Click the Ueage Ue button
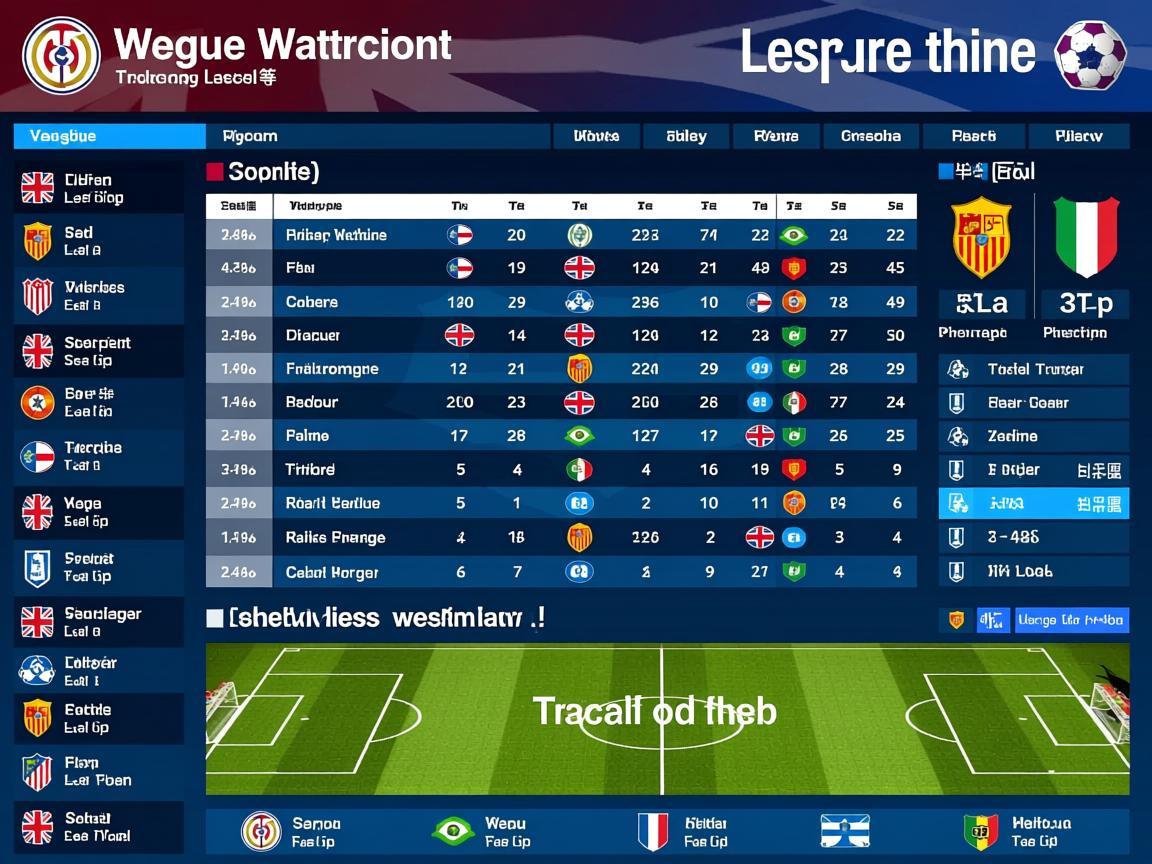This screenshot has width=1152, height=864. 1071,620
